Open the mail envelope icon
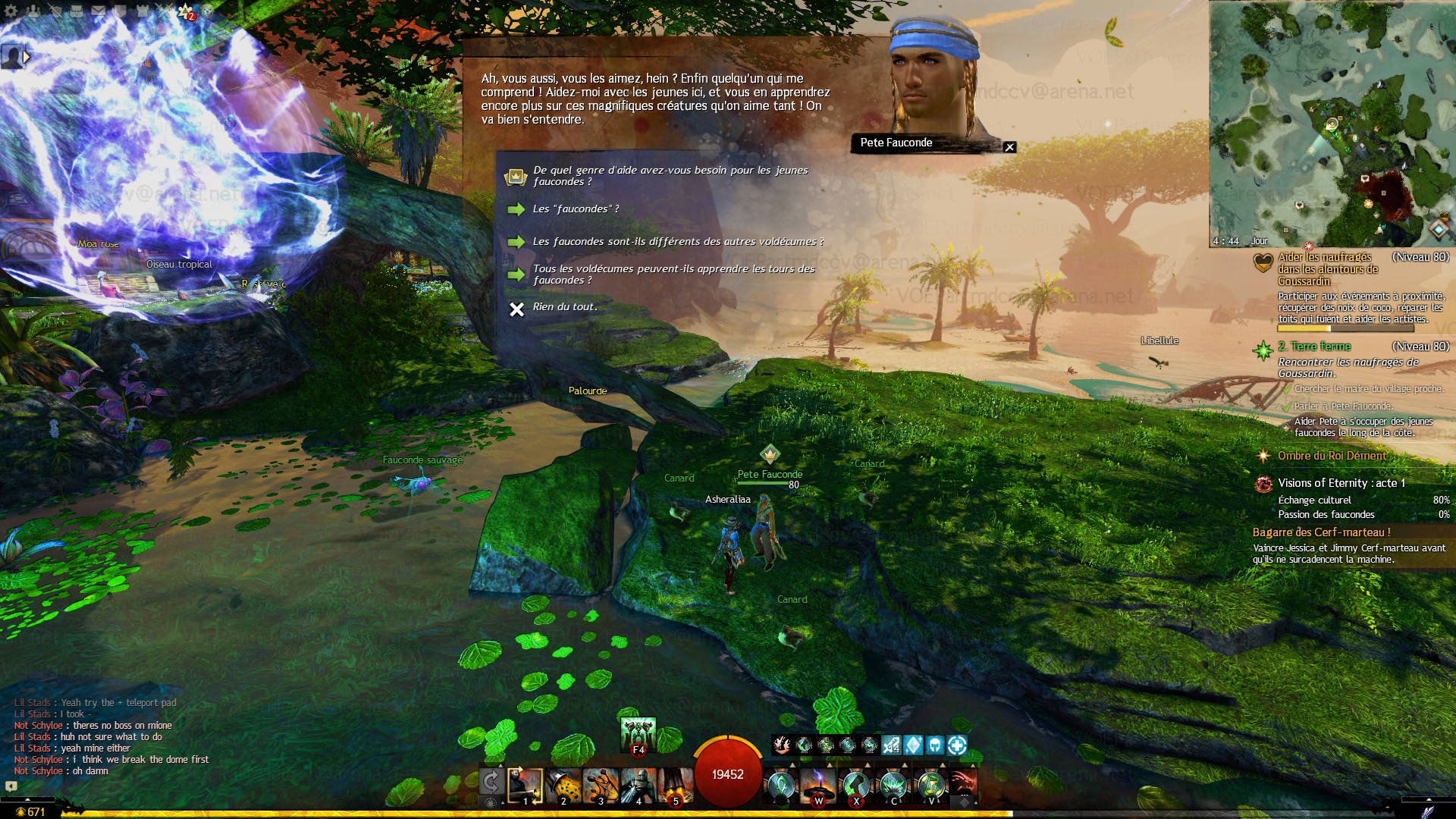The height and width of the screenshot is (819, 1456). (99, 11)
